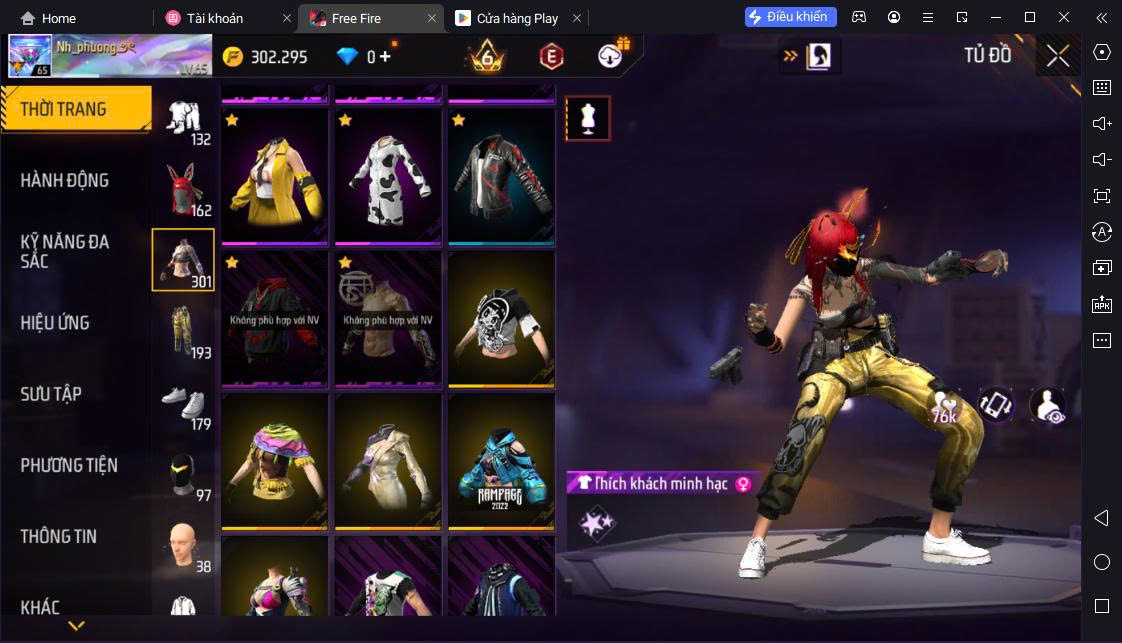View the mask subcategory with 97 items
The height and width of the screenshot is (643, 1122).
click(x=183, y=474)
